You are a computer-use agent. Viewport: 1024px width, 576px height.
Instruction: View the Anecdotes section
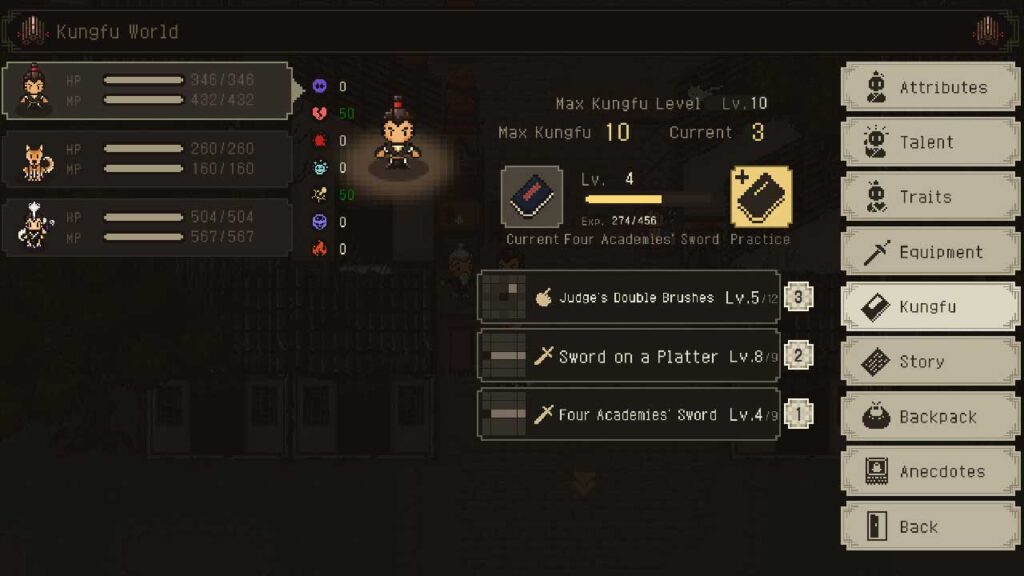point(930,472)
